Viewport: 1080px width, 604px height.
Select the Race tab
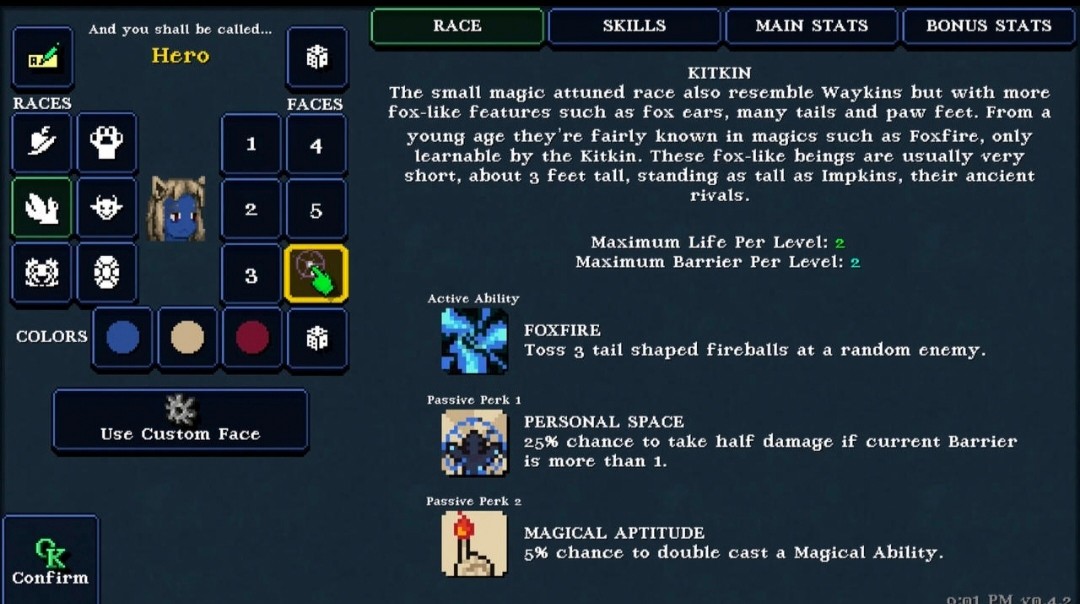[x=457, y=26]
